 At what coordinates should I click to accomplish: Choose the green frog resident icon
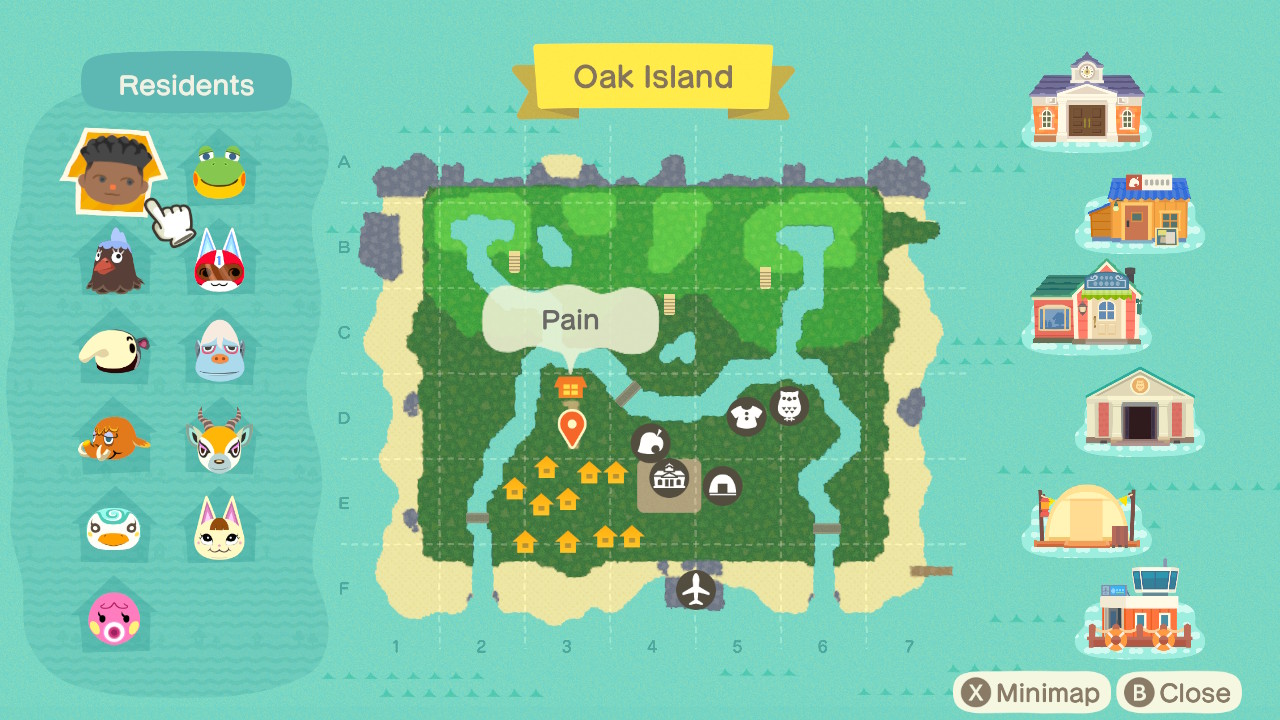tap(219, 171)
